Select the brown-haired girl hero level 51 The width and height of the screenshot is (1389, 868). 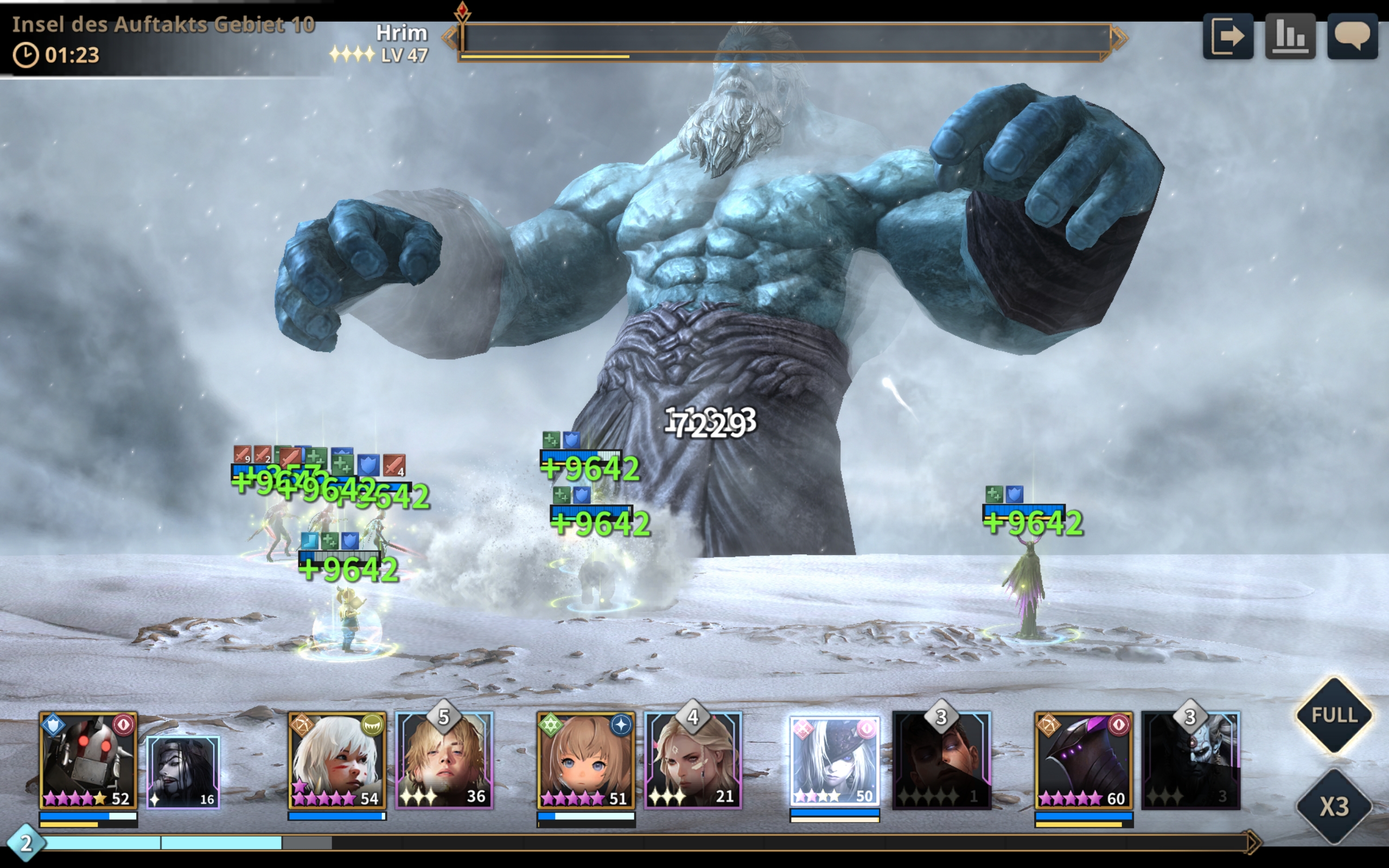[586, 761]
